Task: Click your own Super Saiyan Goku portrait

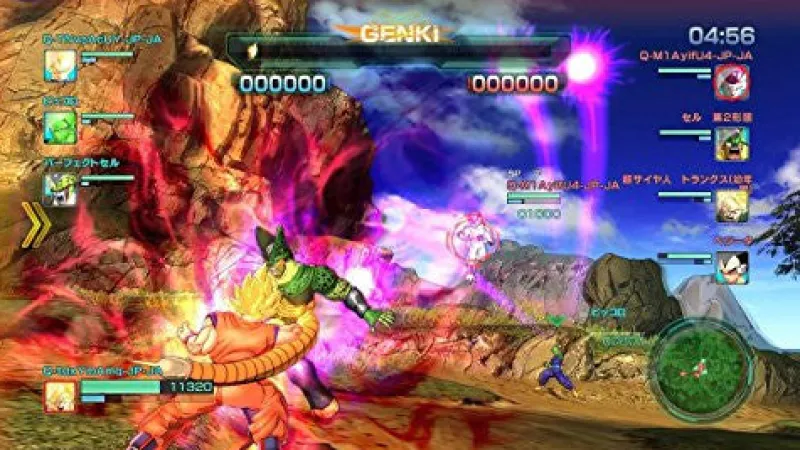Action: (x=59, y=396)
